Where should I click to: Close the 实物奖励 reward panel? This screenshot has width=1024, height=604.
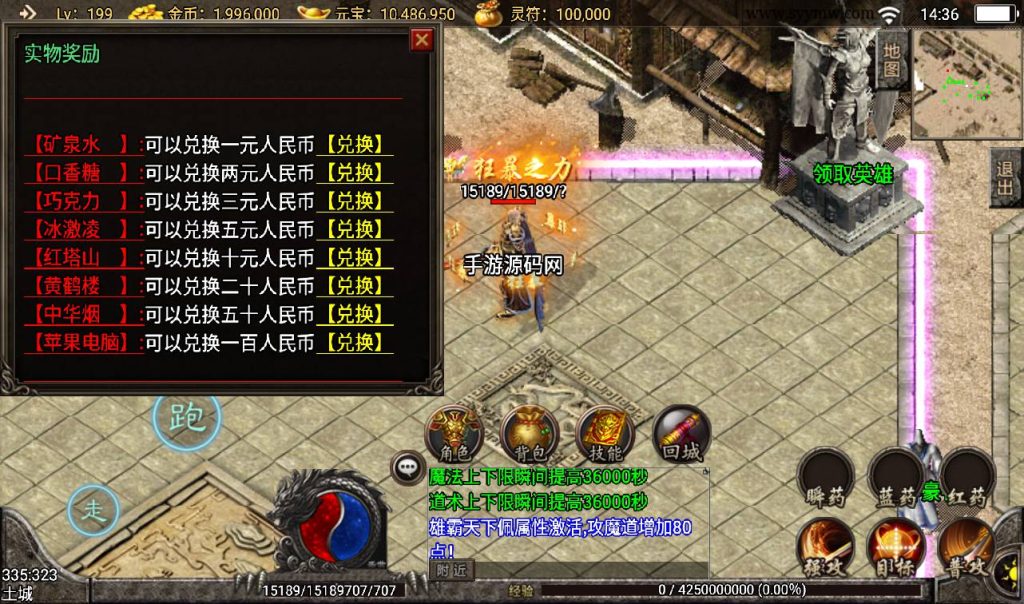pos(422,40)
